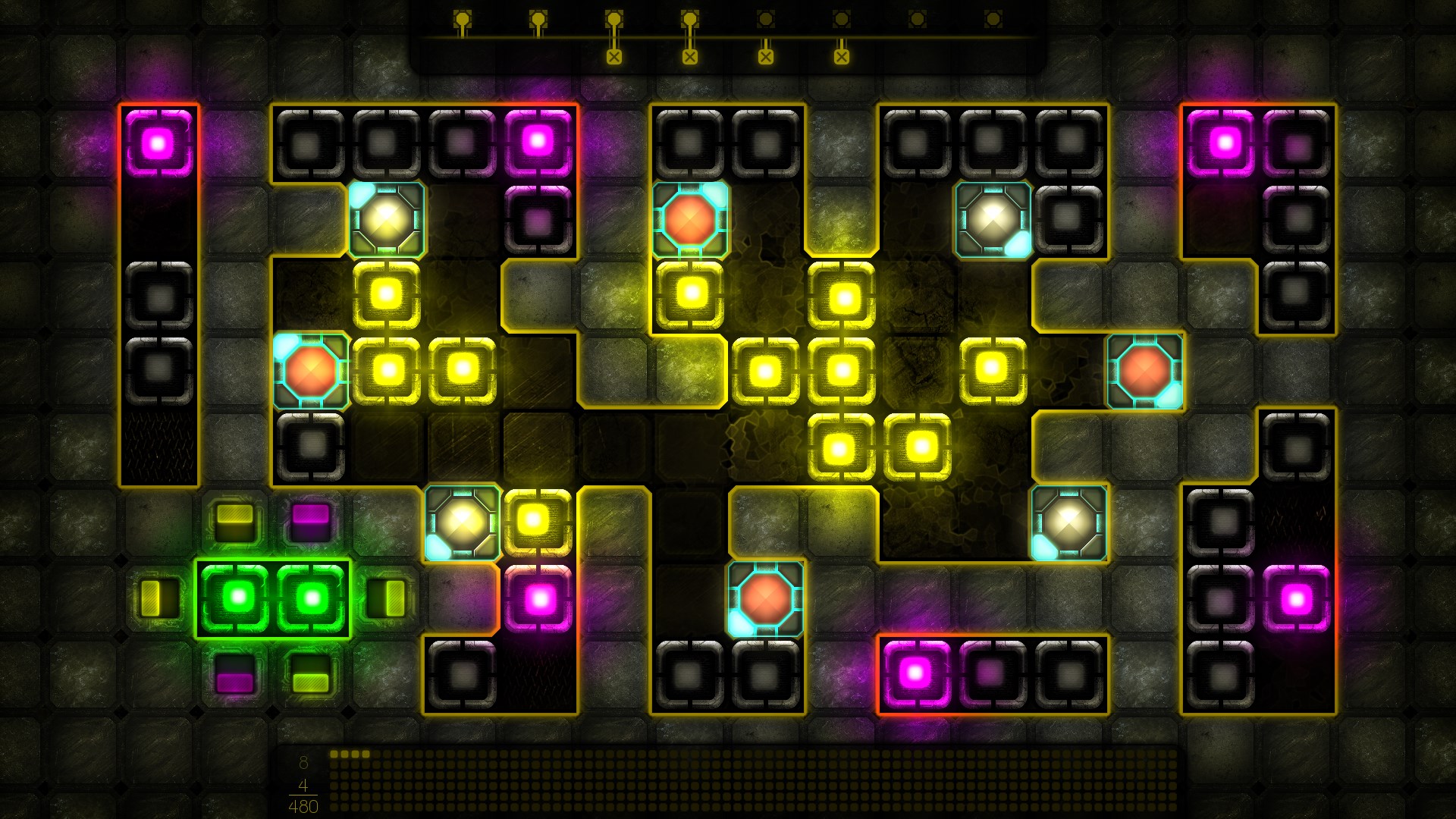
Task: Click the orange octagon node near bottom center
Action: click(766, 599)
